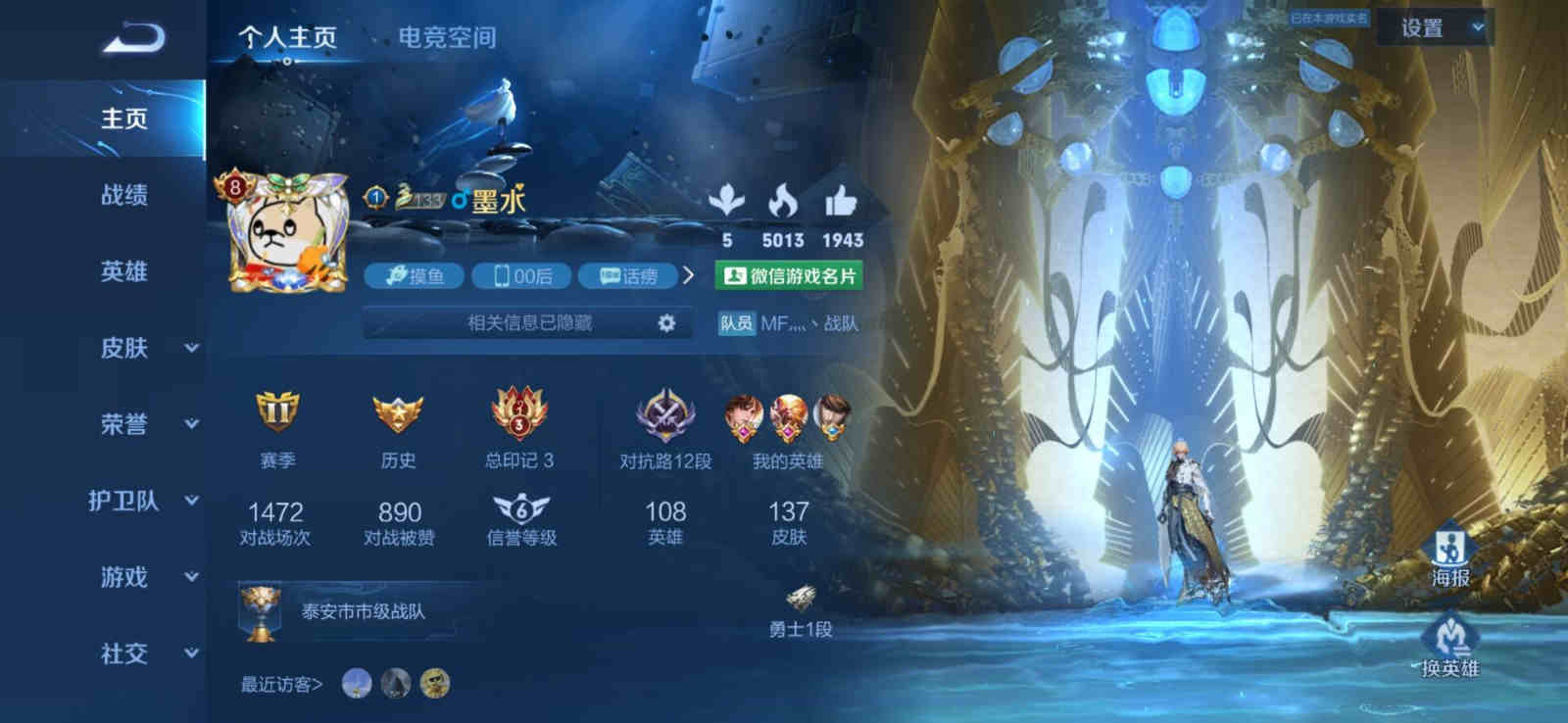Click the green 微信游戏名片 button
The width and height of the screenshot is (1568, 723).
click(790, 275)
